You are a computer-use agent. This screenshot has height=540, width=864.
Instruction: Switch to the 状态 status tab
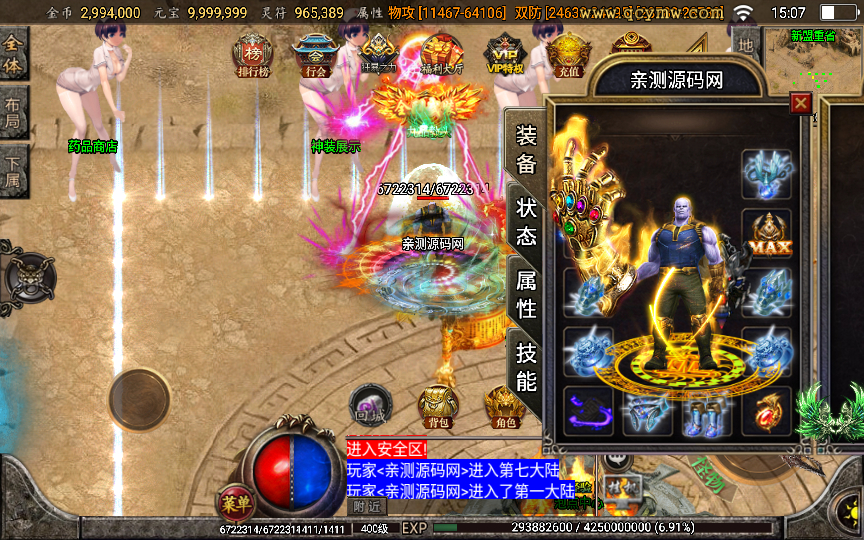pos(526,222)
